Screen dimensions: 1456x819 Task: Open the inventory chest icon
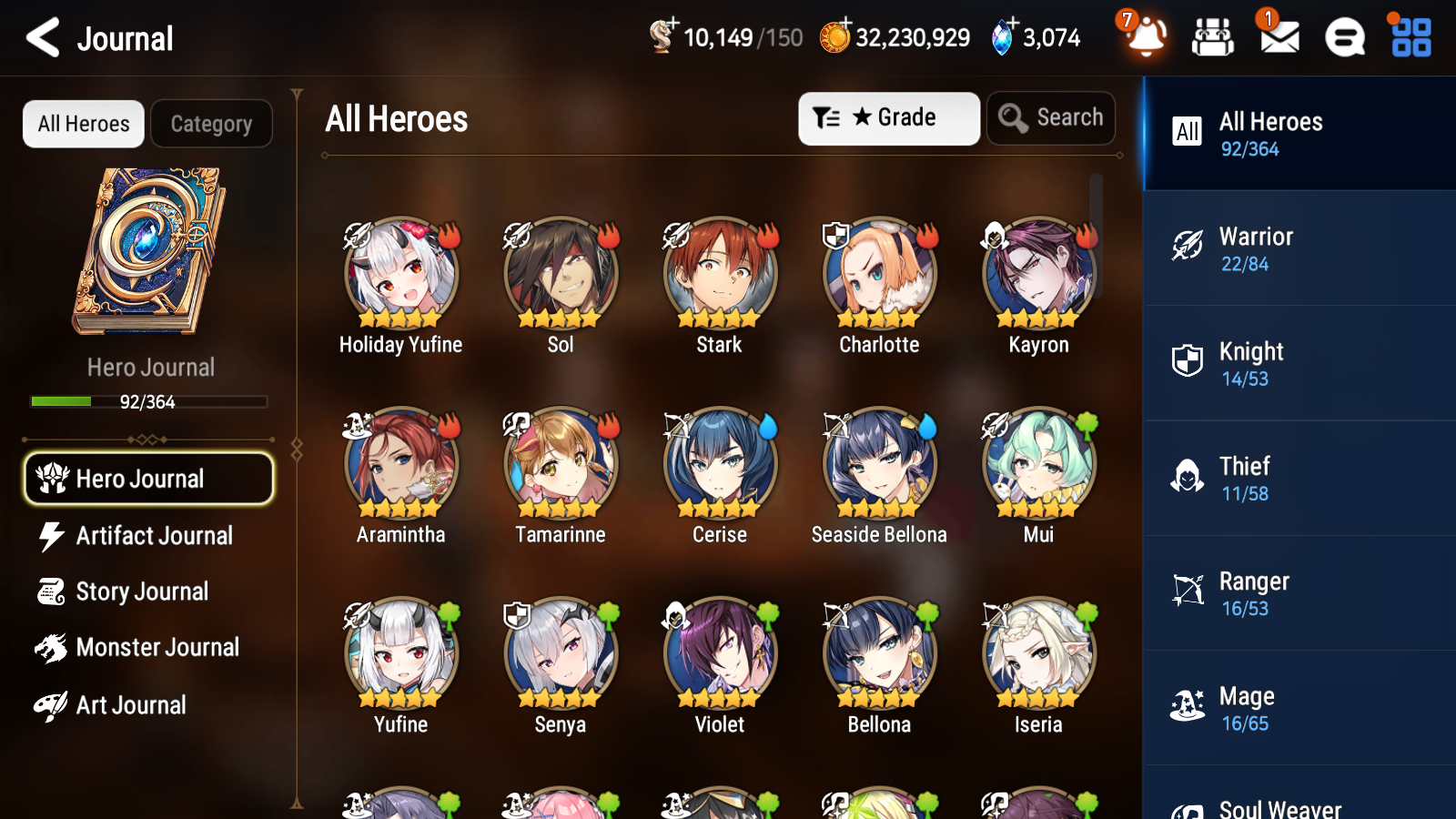click(1213, 36)
